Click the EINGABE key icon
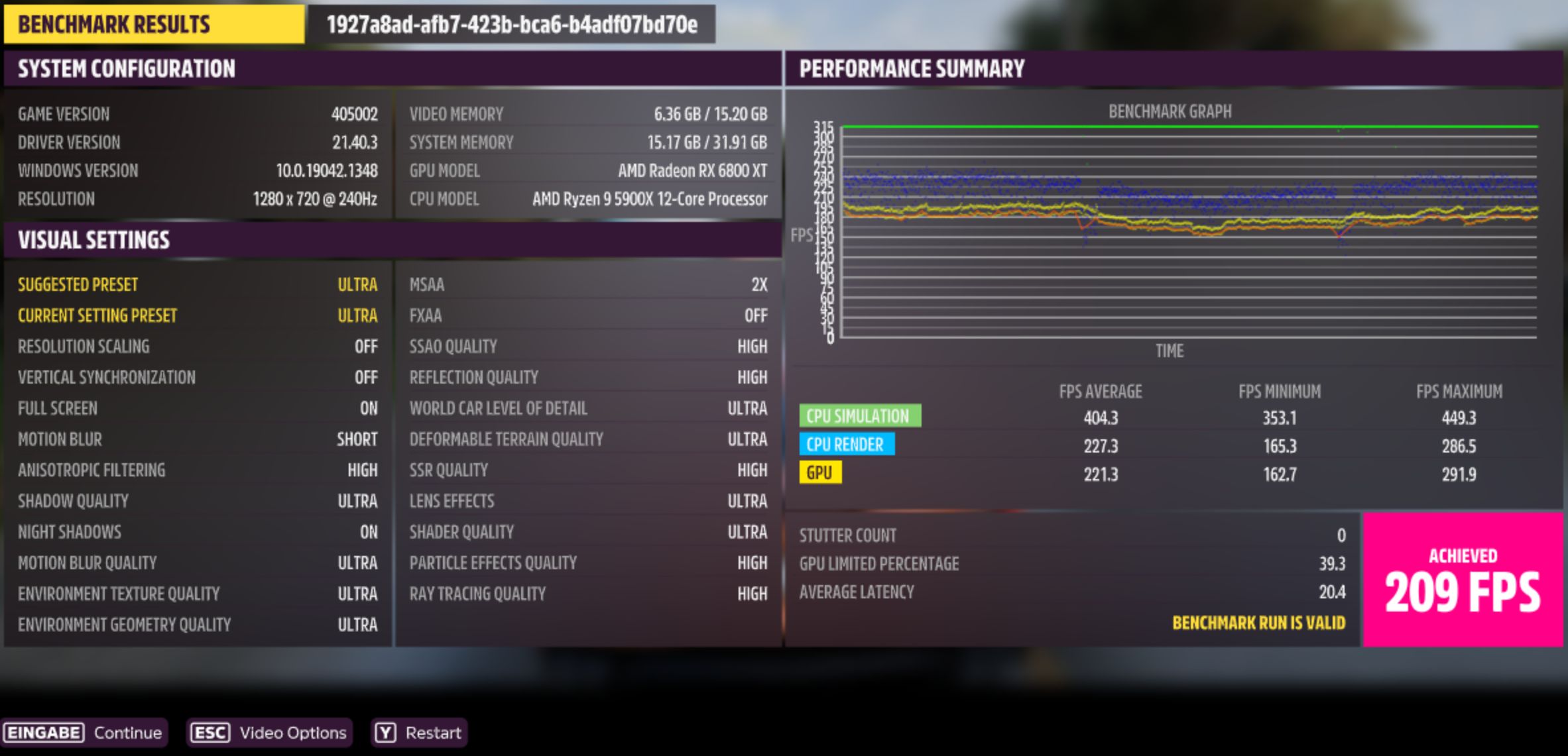The height and width of the screenshot is (756, 1568). point(43,733)
